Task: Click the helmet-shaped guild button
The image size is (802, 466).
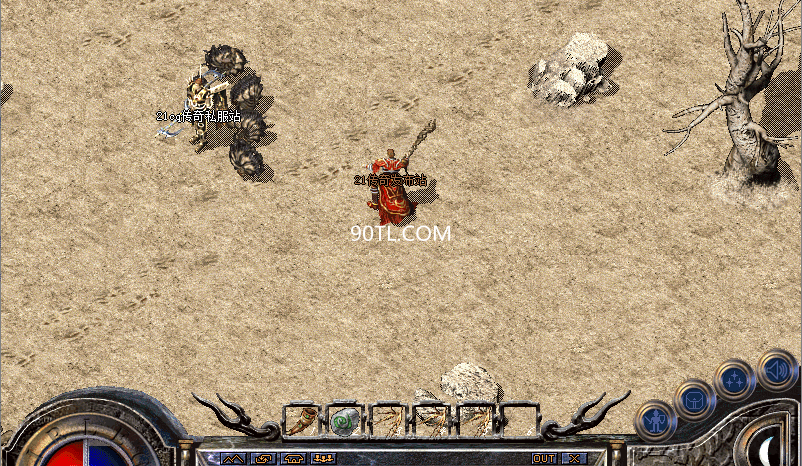Action: pos(293,458)
